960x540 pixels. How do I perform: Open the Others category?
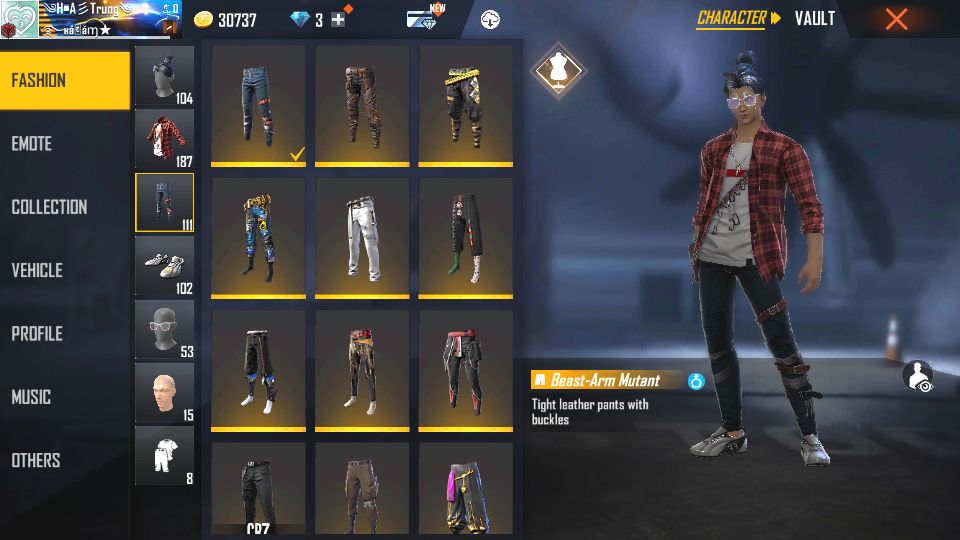65,460
